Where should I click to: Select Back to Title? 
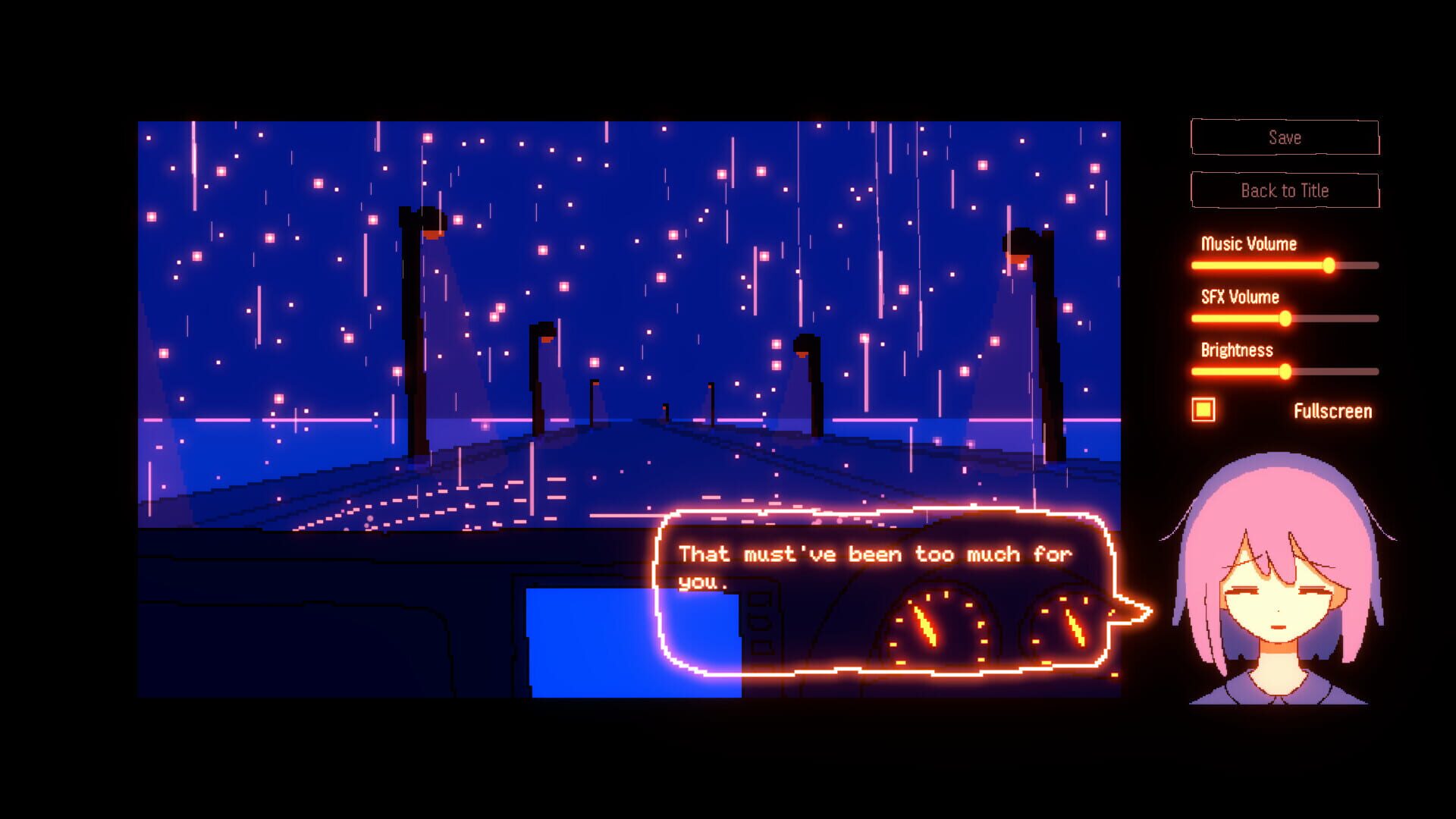pyautogui.click(x=1285, y=190)
